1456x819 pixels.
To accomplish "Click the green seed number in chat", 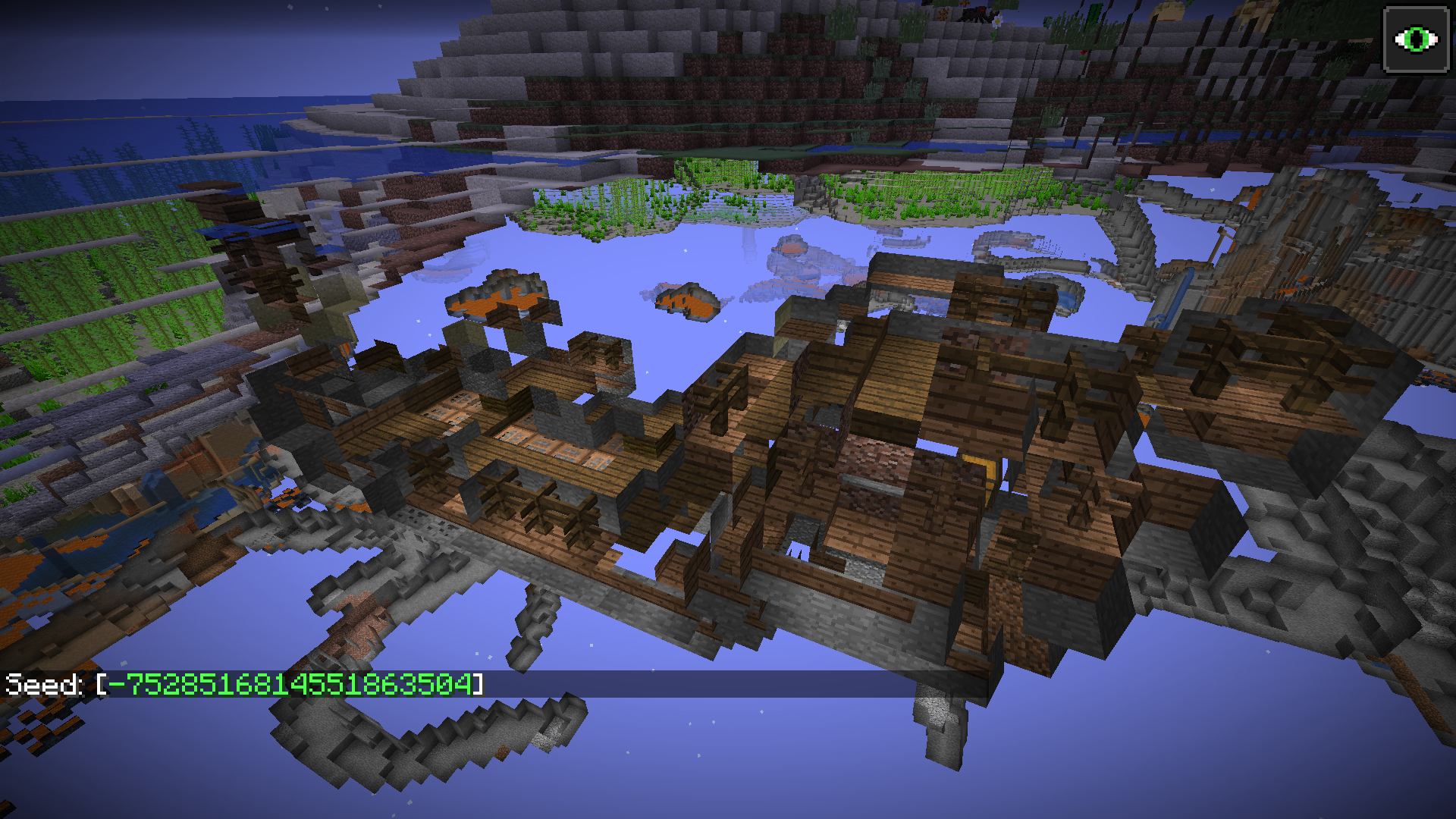I will [290, 684].
